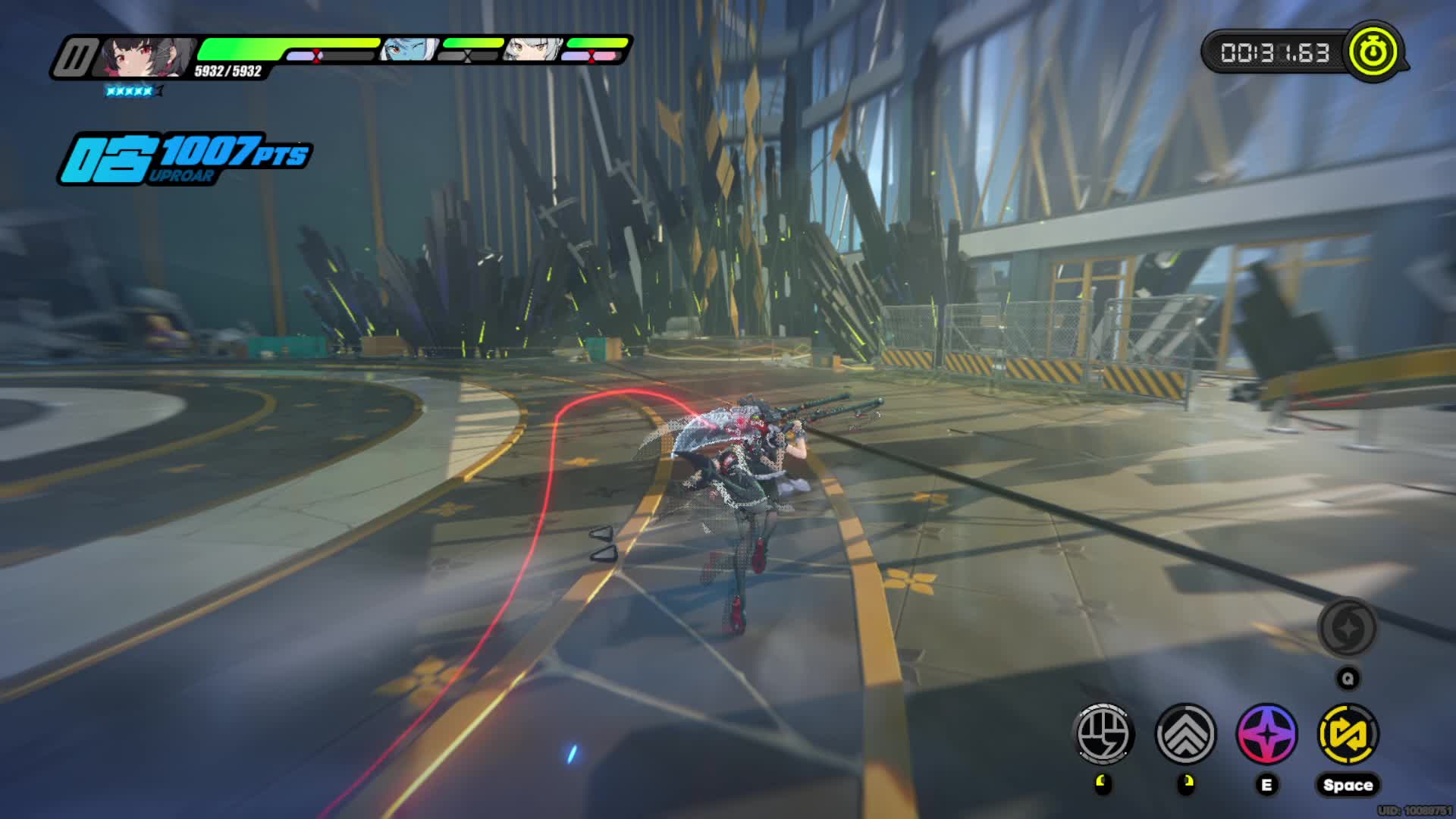Activate the greyed-out ultimate ability icon
The height and width of the screenshot is (819, 1456).
click(1348, 628)
